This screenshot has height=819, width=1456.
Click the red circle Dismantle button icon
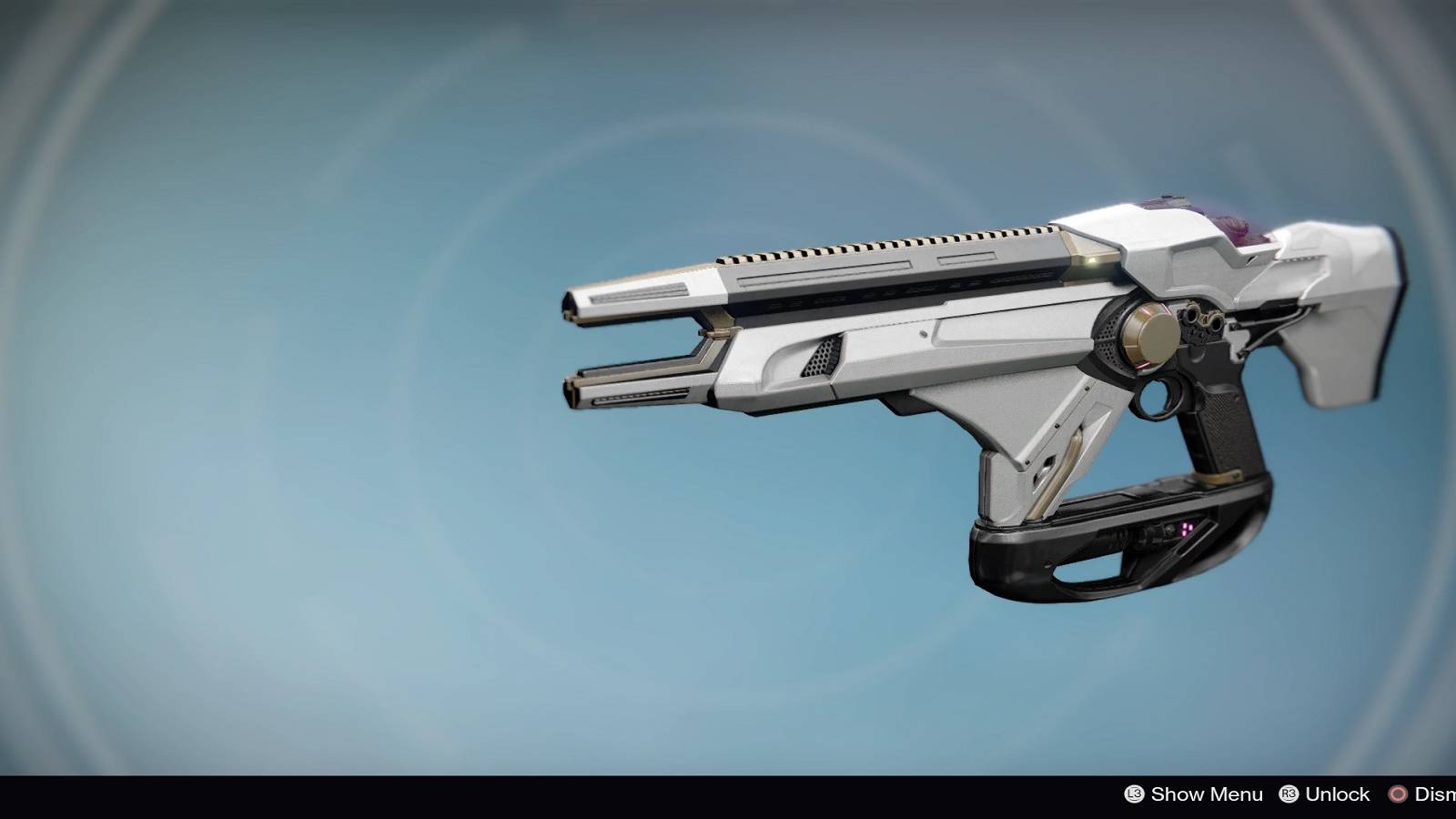tap(1399, 794)
